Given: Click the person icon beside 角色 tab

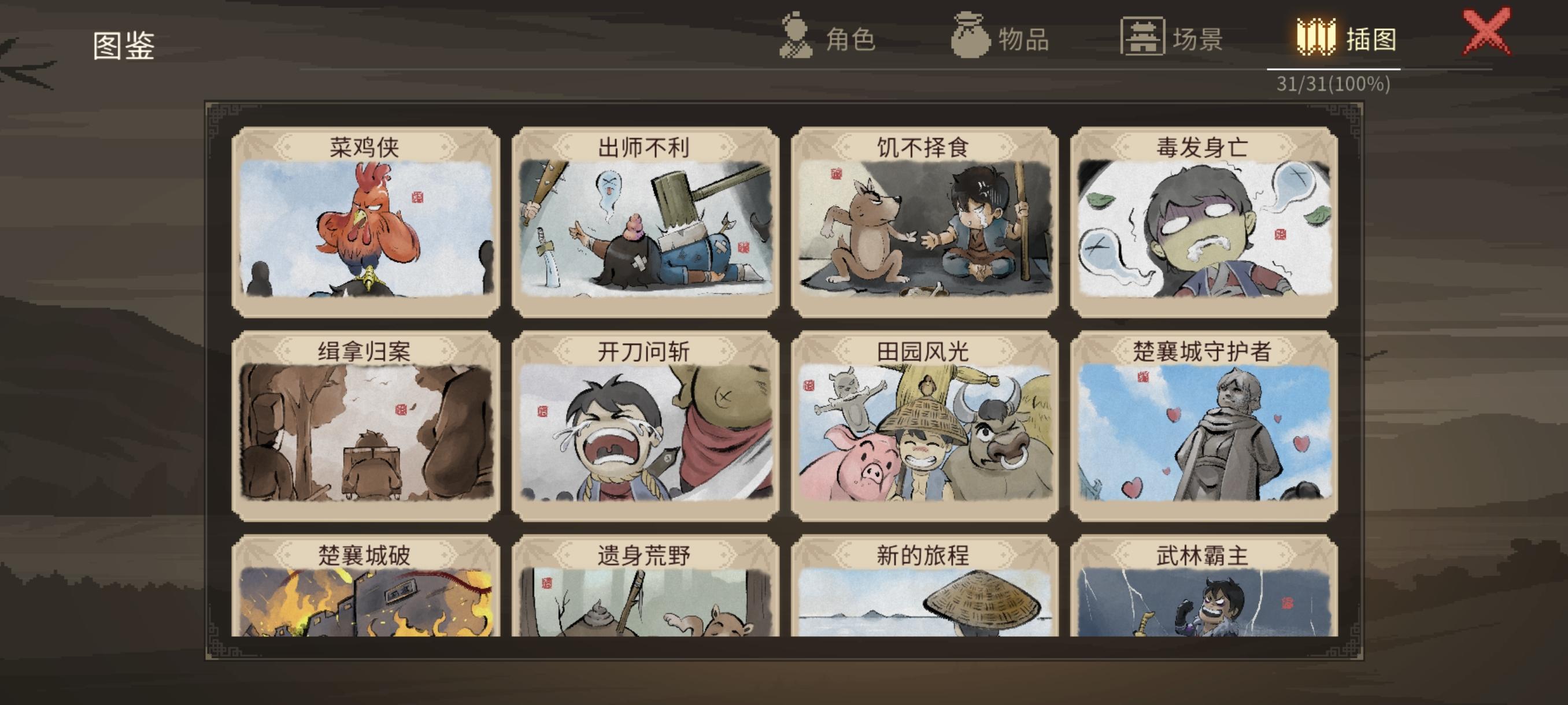Looking at the screenshot, I should [x=795, y=38].
